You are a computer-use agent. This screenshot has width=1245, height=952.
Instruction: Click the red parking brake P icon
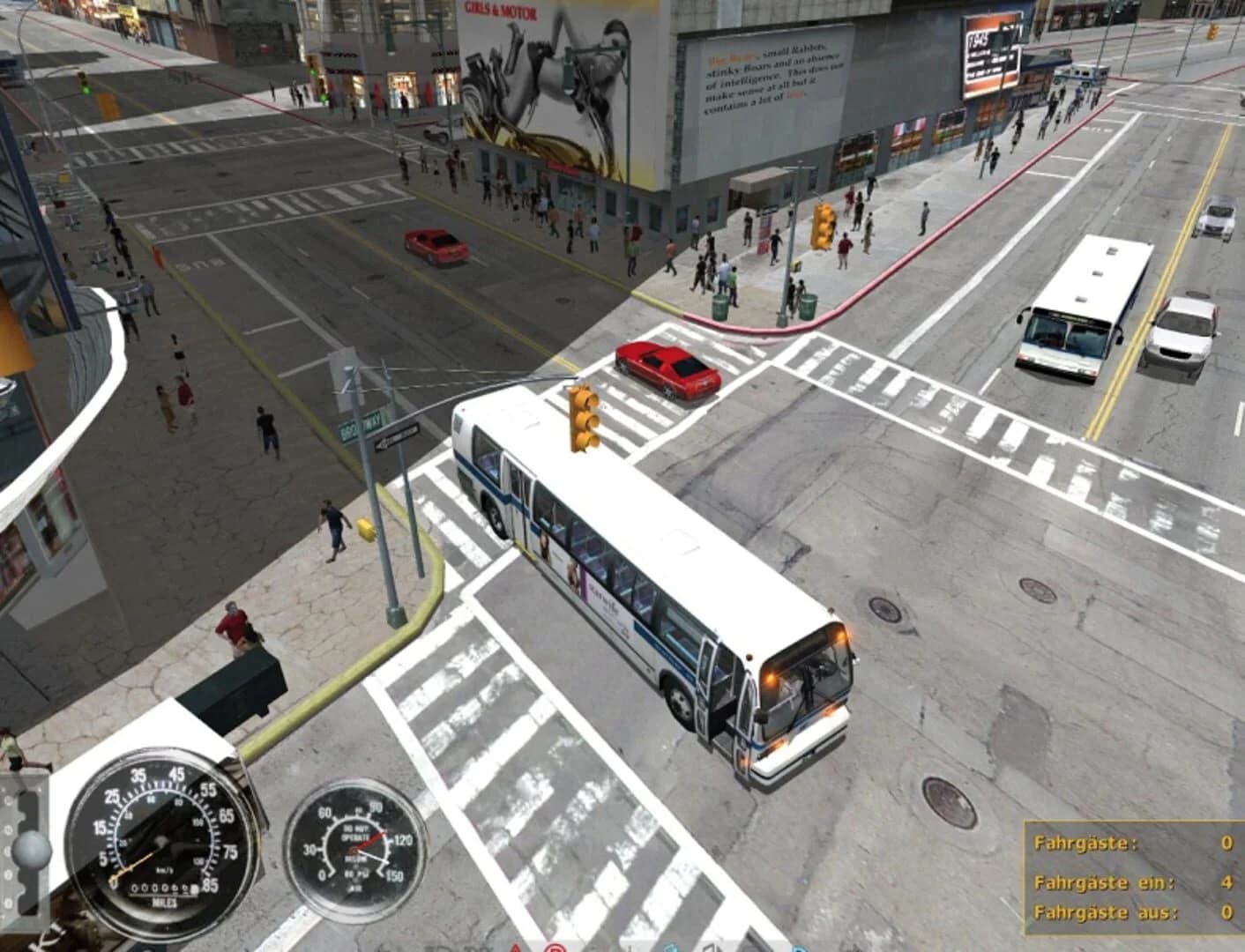click(555, 948)
